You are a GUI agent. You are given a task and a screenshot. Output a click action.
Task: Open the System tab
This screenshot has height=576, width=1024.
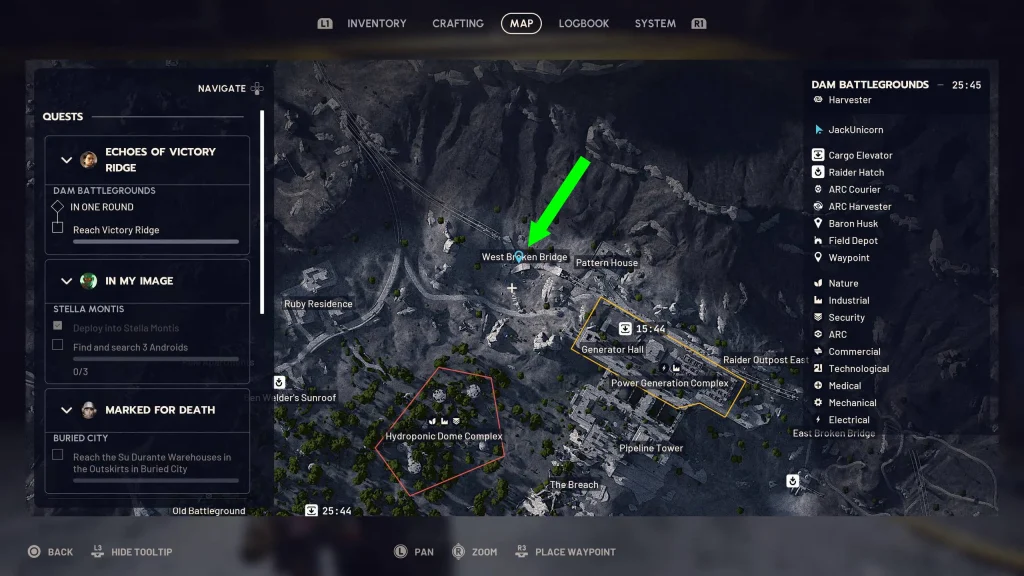click(x=655, y=23)
